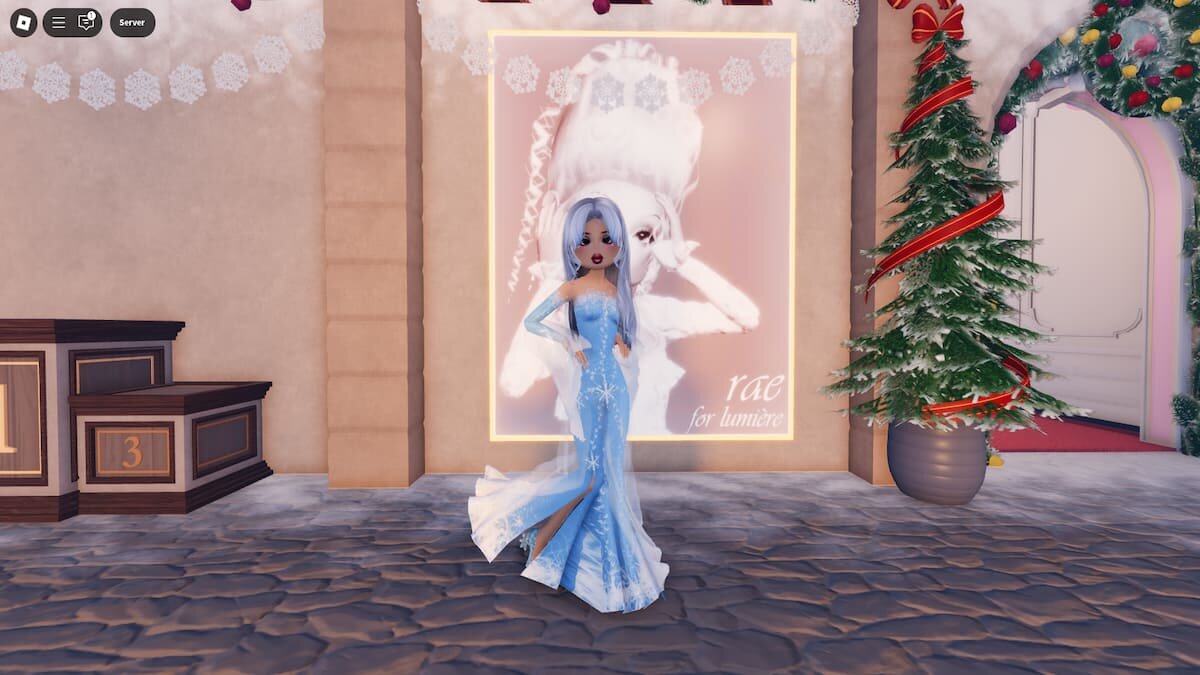
Task: Click the three-line hamburger menu icon
Action: [x=59, y=22]
